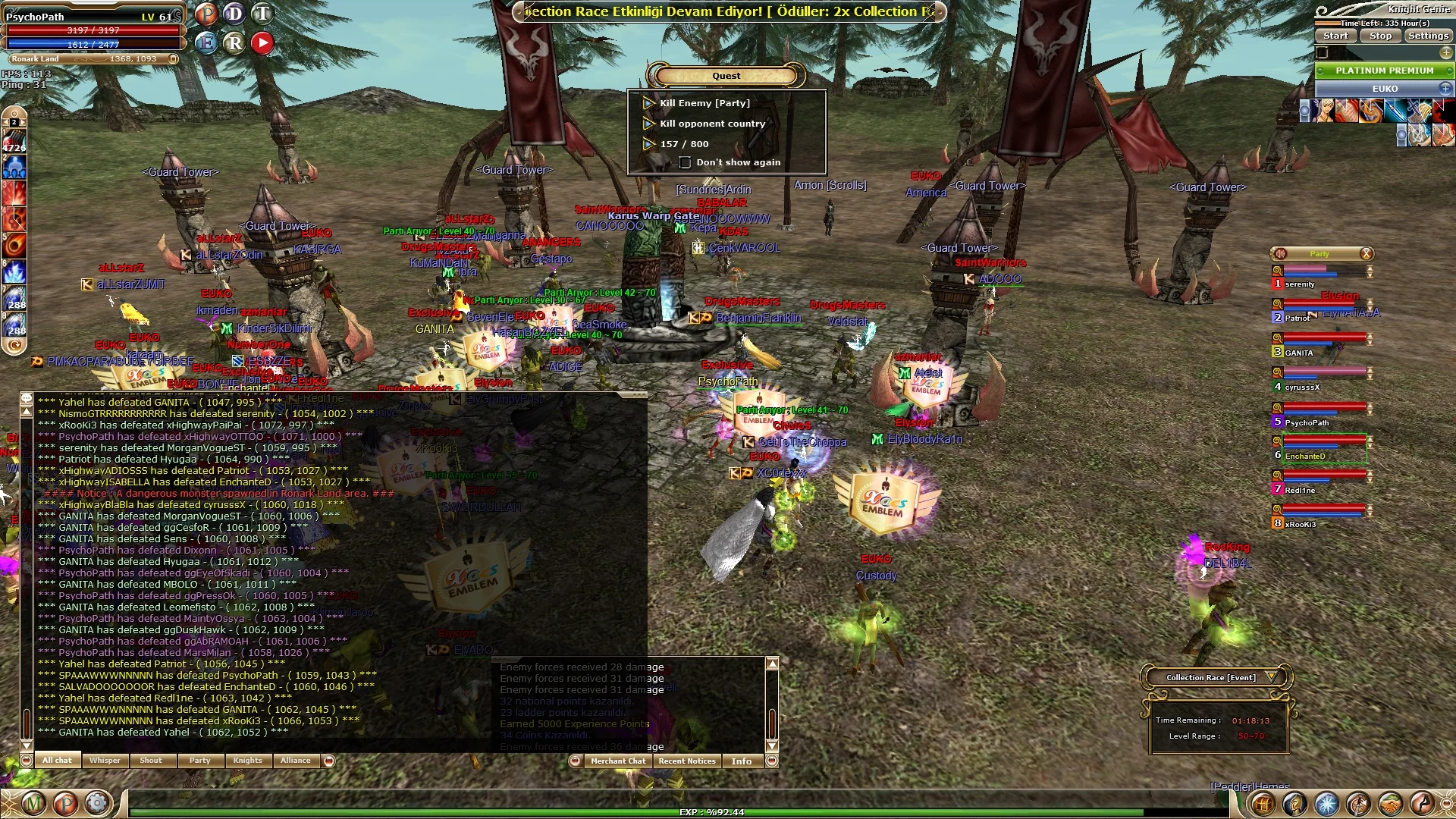
Task: Switch to Knights chat tab
Action: tap(248, 761)
